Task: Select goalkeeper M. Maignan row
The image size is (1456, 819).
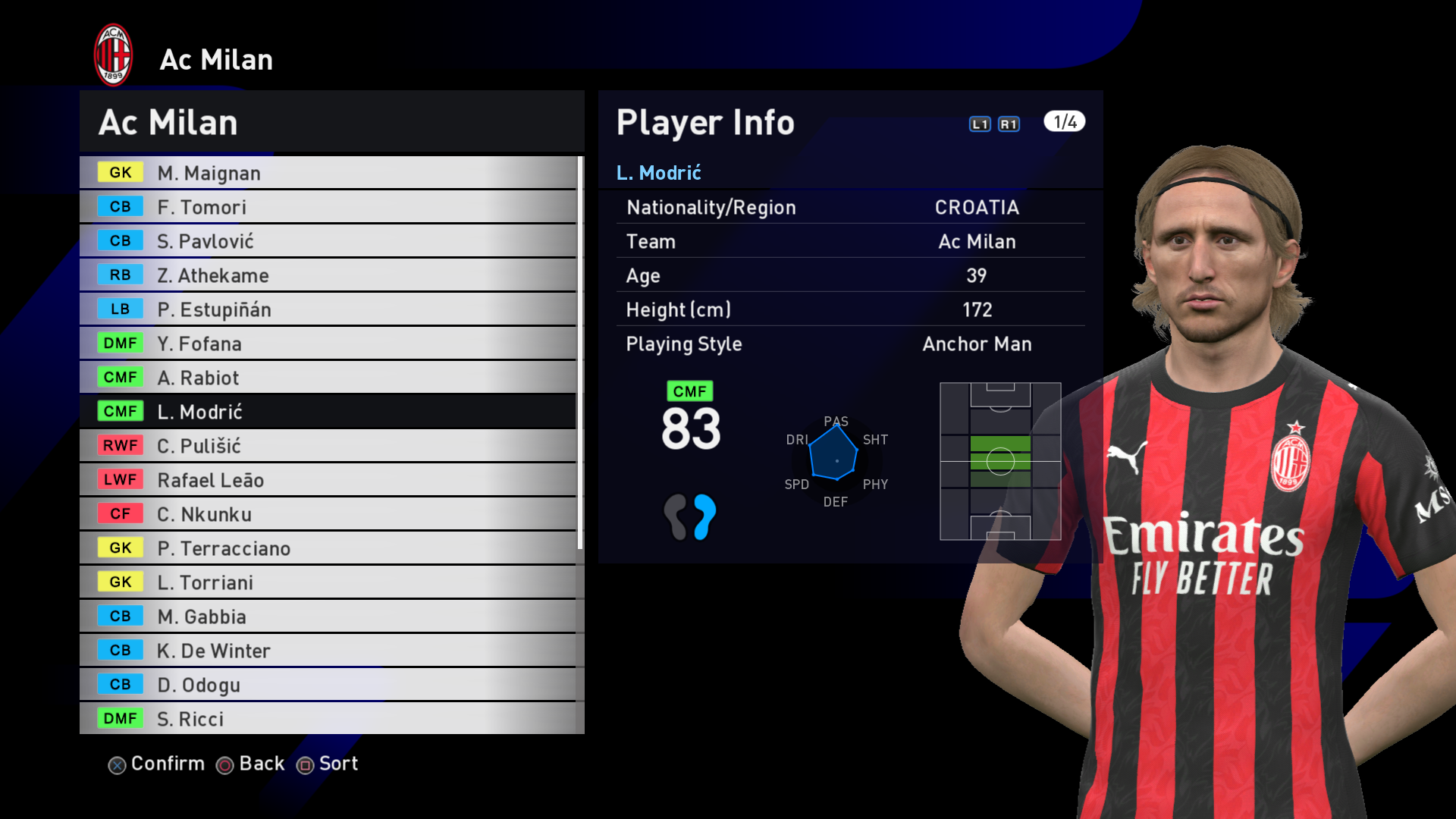Action: (328, 173)
